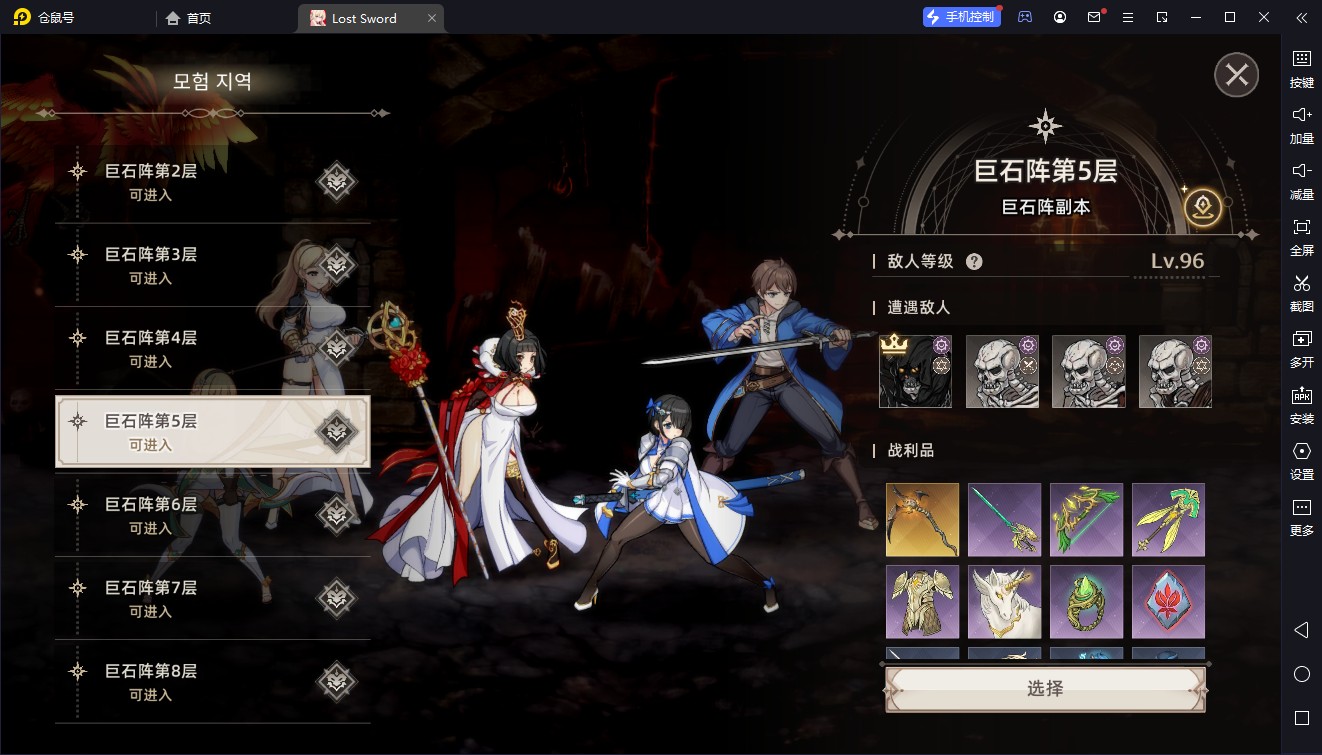Choose 巨石阵第8层 in the list

point(212,681)
